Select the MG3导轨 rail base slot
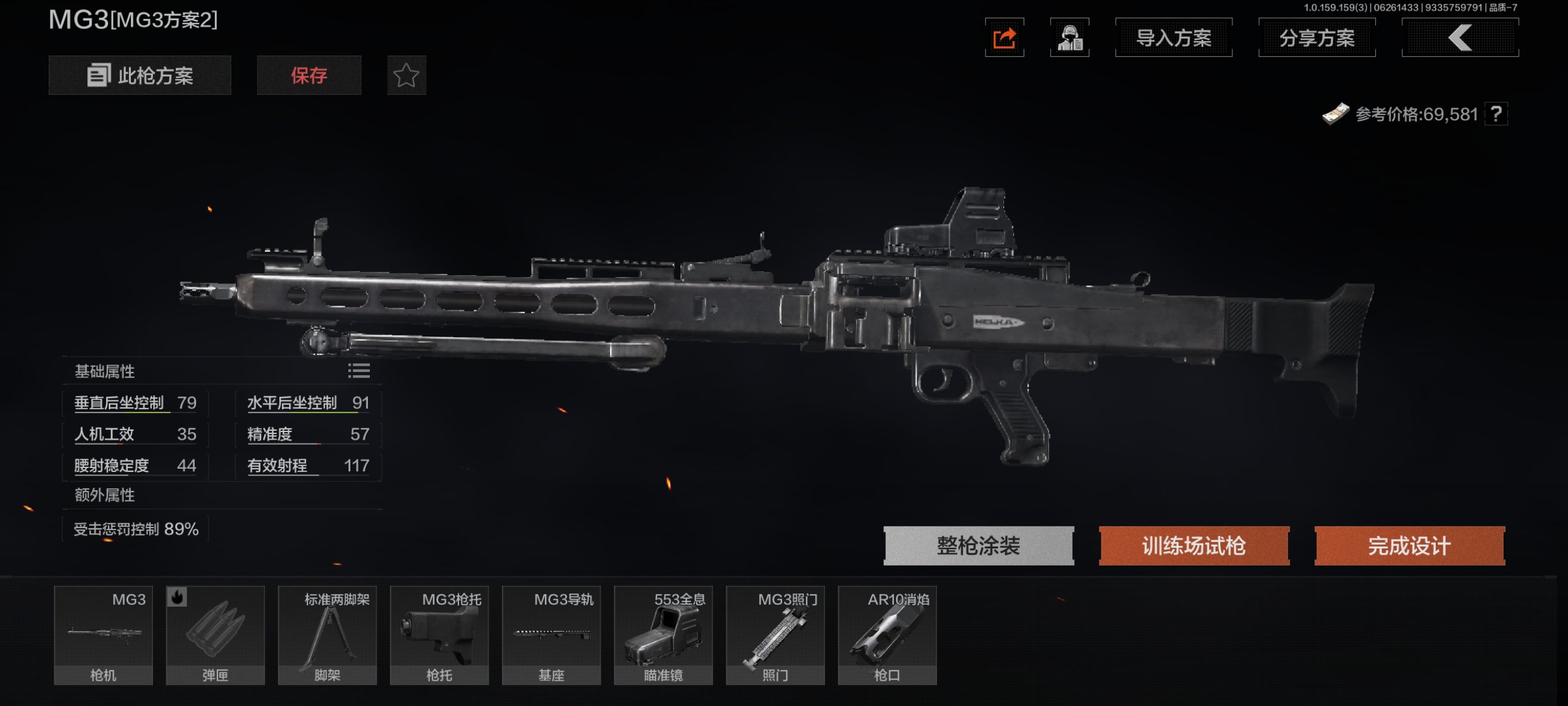1568x706 pixels. pyautogui.click(x=551, y=635)
